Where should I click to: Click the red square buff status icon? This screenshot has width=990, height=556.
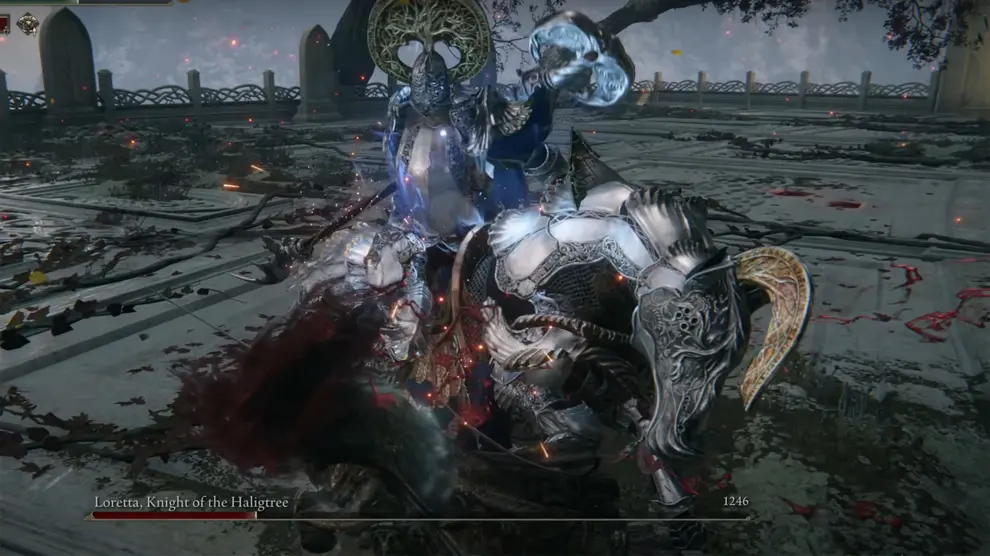click(4, 23)
